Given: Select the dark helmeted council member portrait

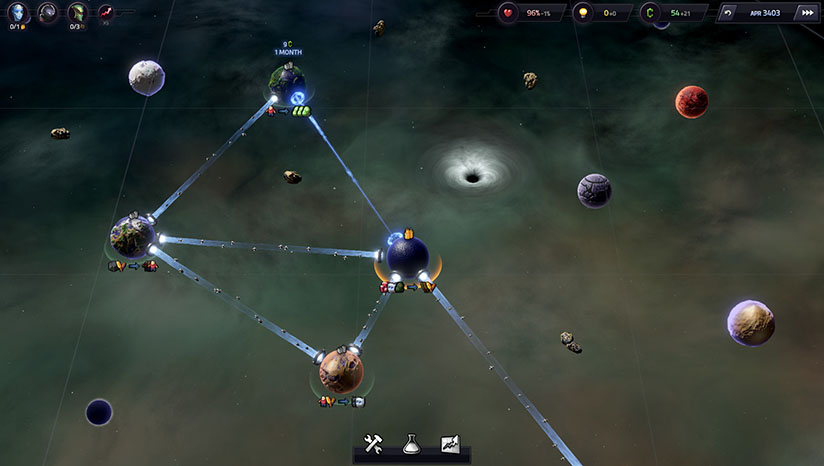Looking at the screenshot, I should click(48, 13).
